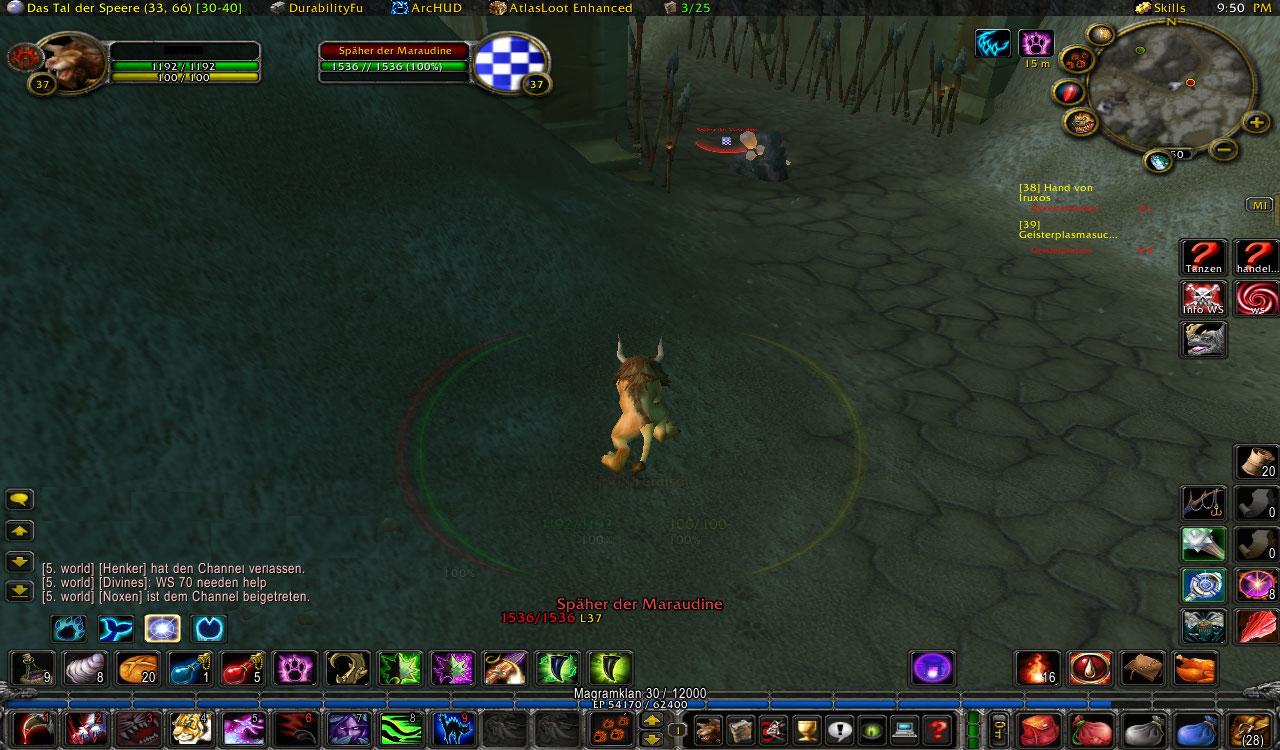Run the Tanzen macro button
1280x750 pixels.
click(1203, 257)
